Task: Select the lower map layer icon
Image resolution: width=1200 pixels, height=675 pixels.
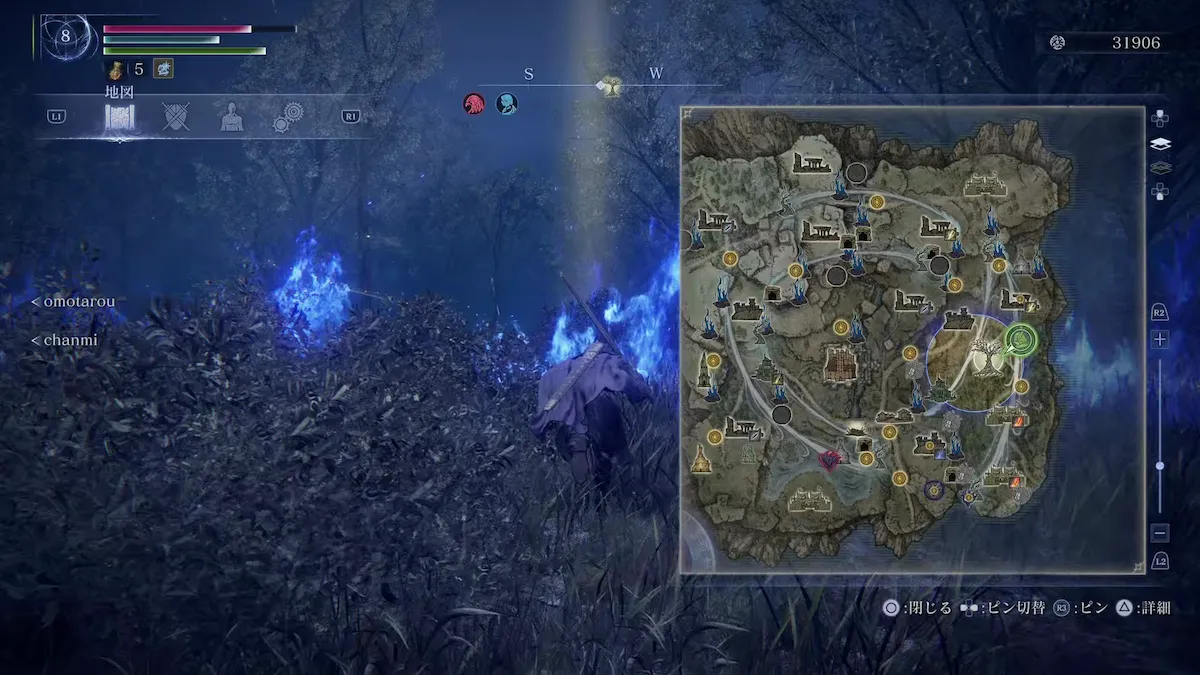Action: pyautogui.click(x=1160, y=167)
